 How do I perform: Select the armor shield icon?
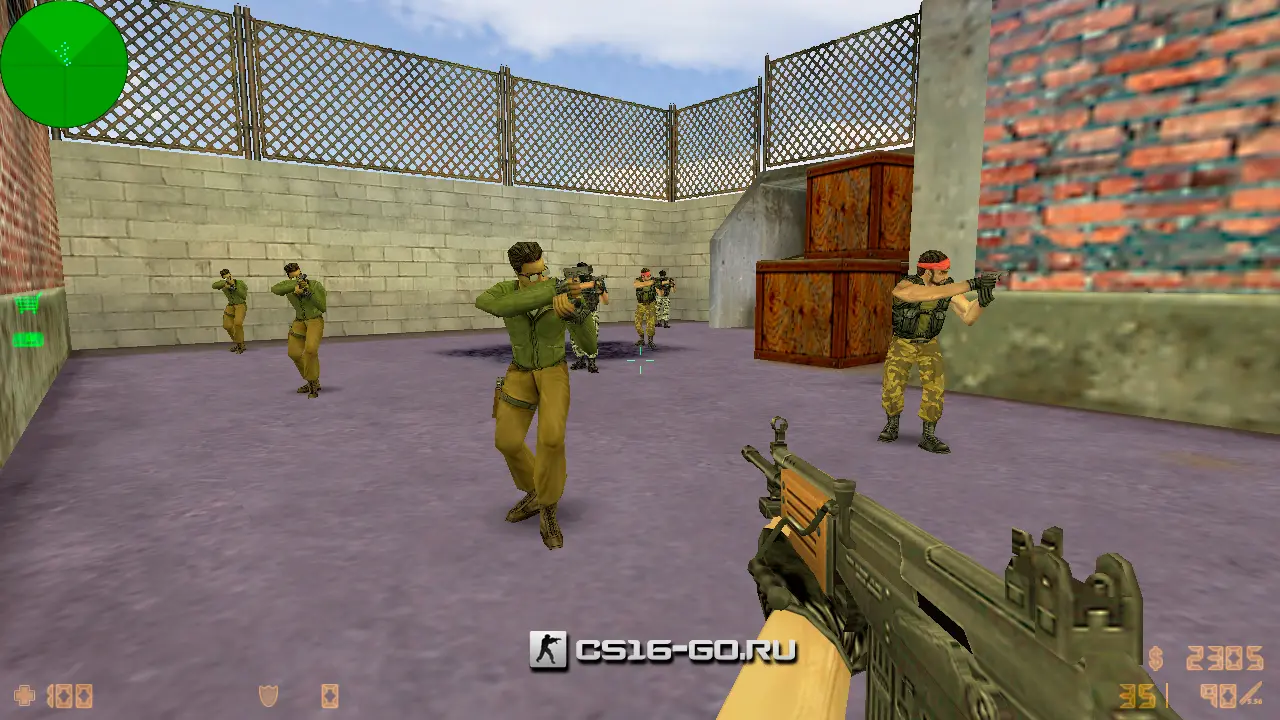(x=268, y=695)
